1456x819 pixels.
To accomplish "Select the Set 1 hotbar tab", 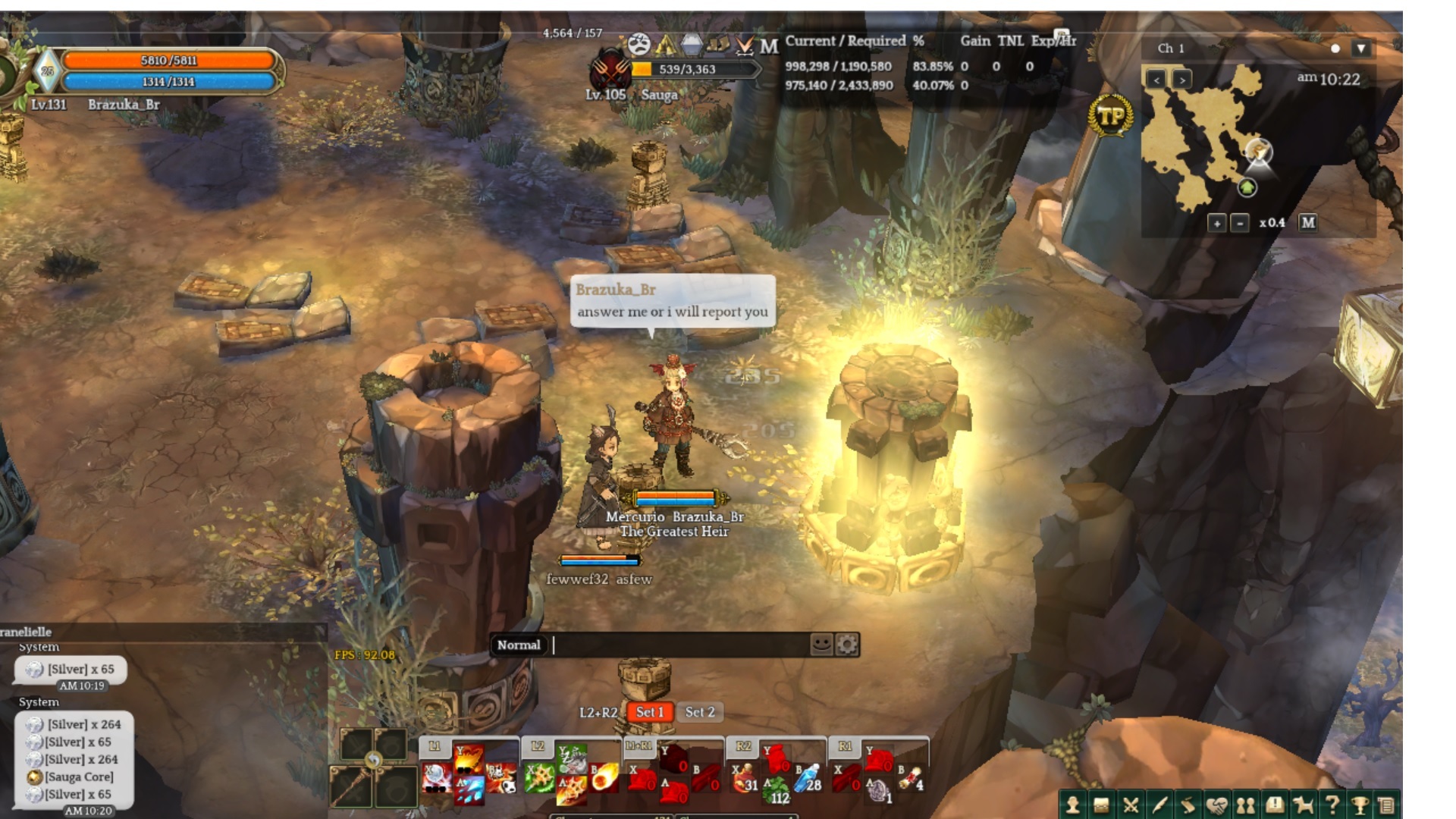I will point(650,712).
